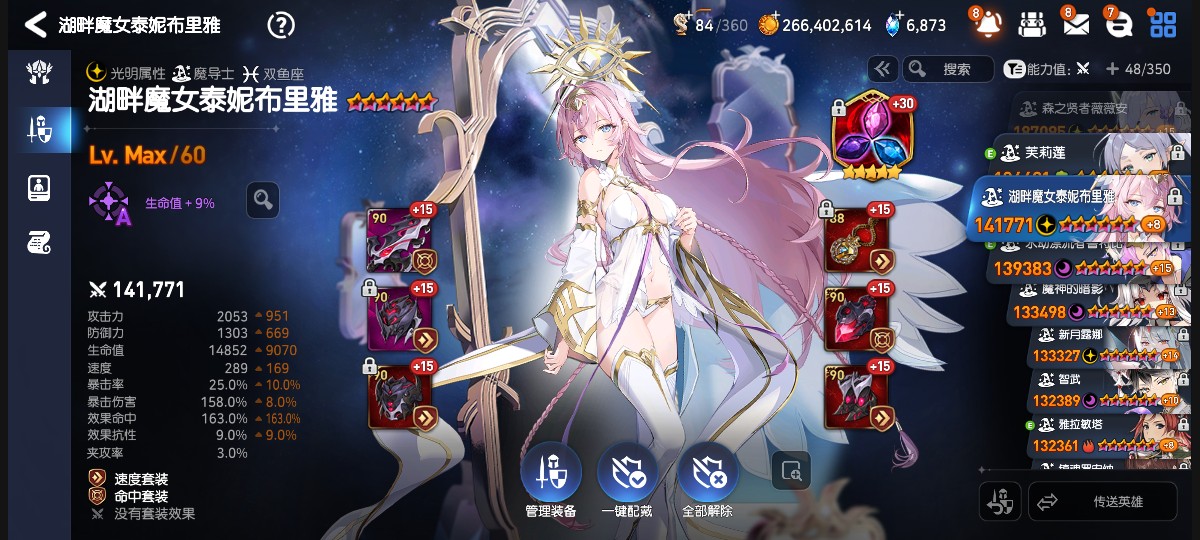Screen dimensions: 1200x540
Task: Go back using the top-left arrow
Action: pyautogui.click(x=35, y=25)
